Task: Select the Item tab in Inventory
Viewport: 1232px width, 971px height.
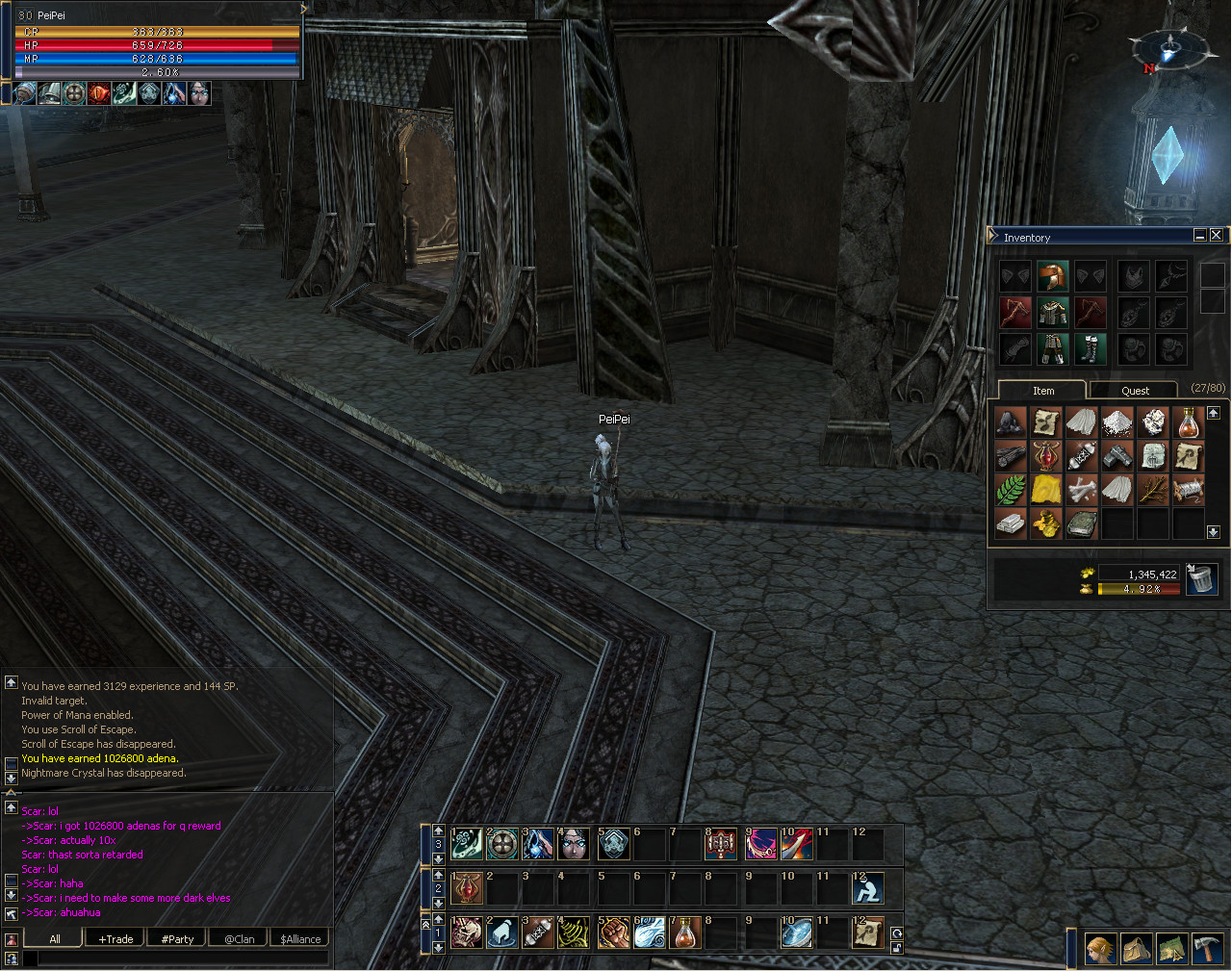Action: pyautogui.click(x=1043, y=391)
